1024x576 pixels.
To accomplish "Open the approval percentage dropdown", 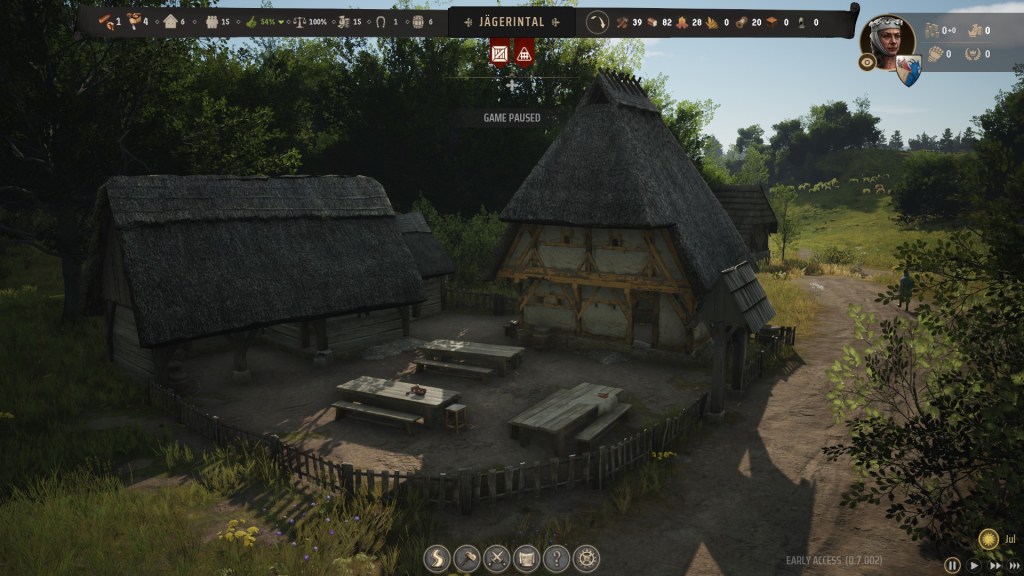I will click(x=283, y=22).
